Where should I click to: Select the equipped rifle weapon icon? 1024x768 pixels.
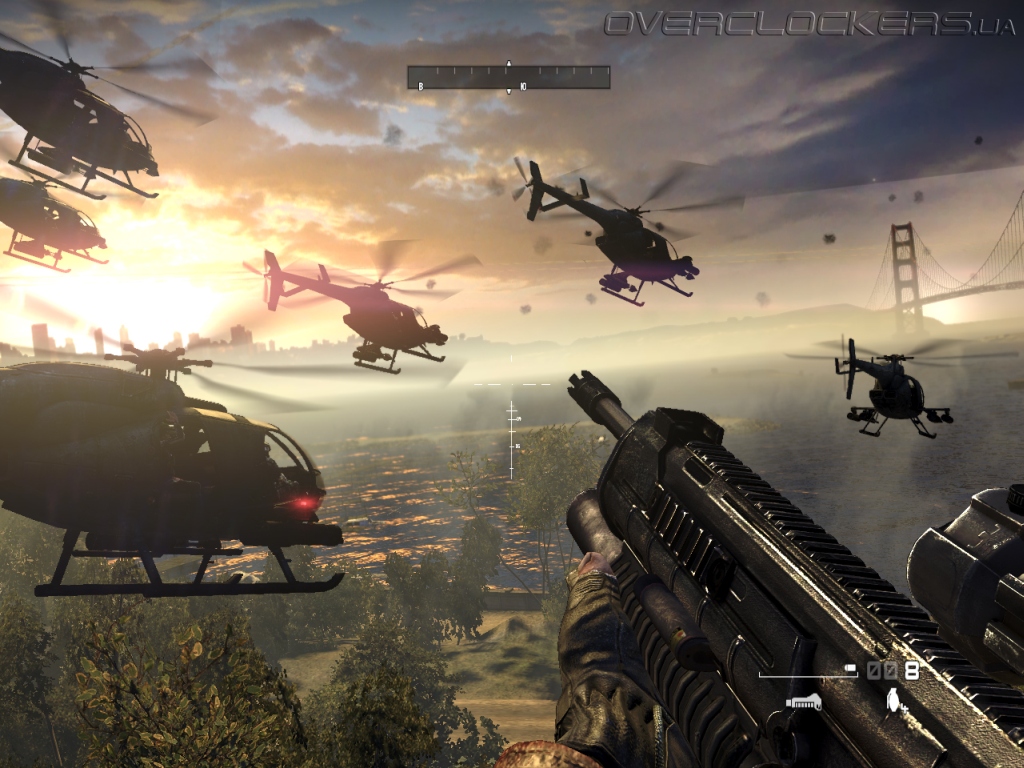click(x=803, y=702)
